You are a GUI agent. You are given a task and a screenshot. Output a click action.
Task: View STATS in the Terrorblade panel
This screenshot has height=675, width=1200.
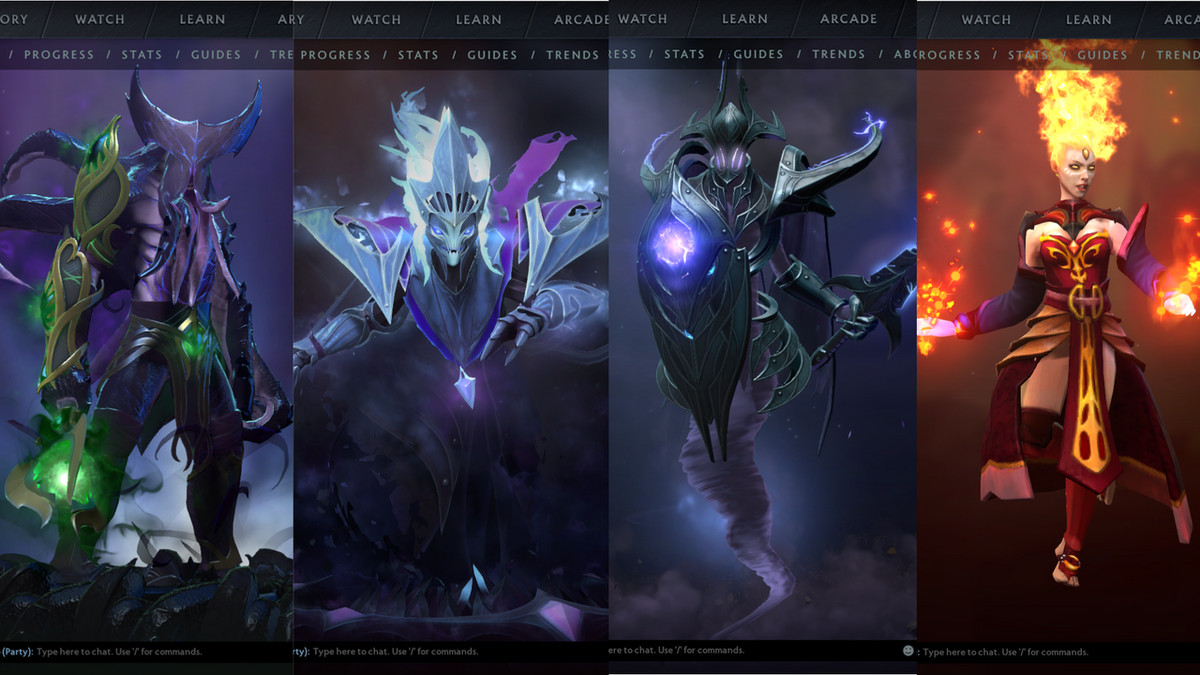[x=142, y=55]
